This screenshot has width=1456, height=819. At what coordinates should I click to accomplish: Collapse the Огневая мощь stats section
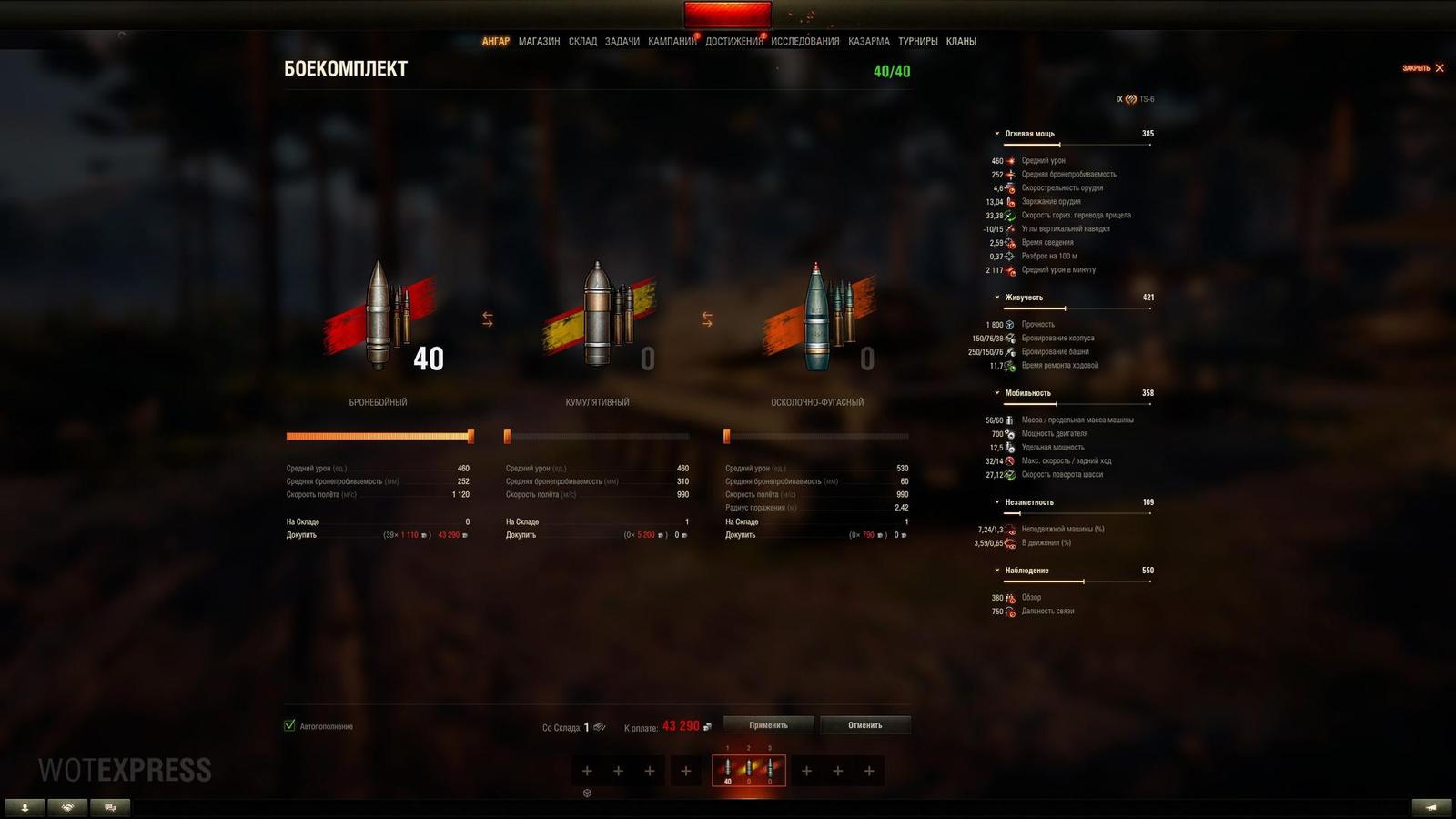(998, 131)
